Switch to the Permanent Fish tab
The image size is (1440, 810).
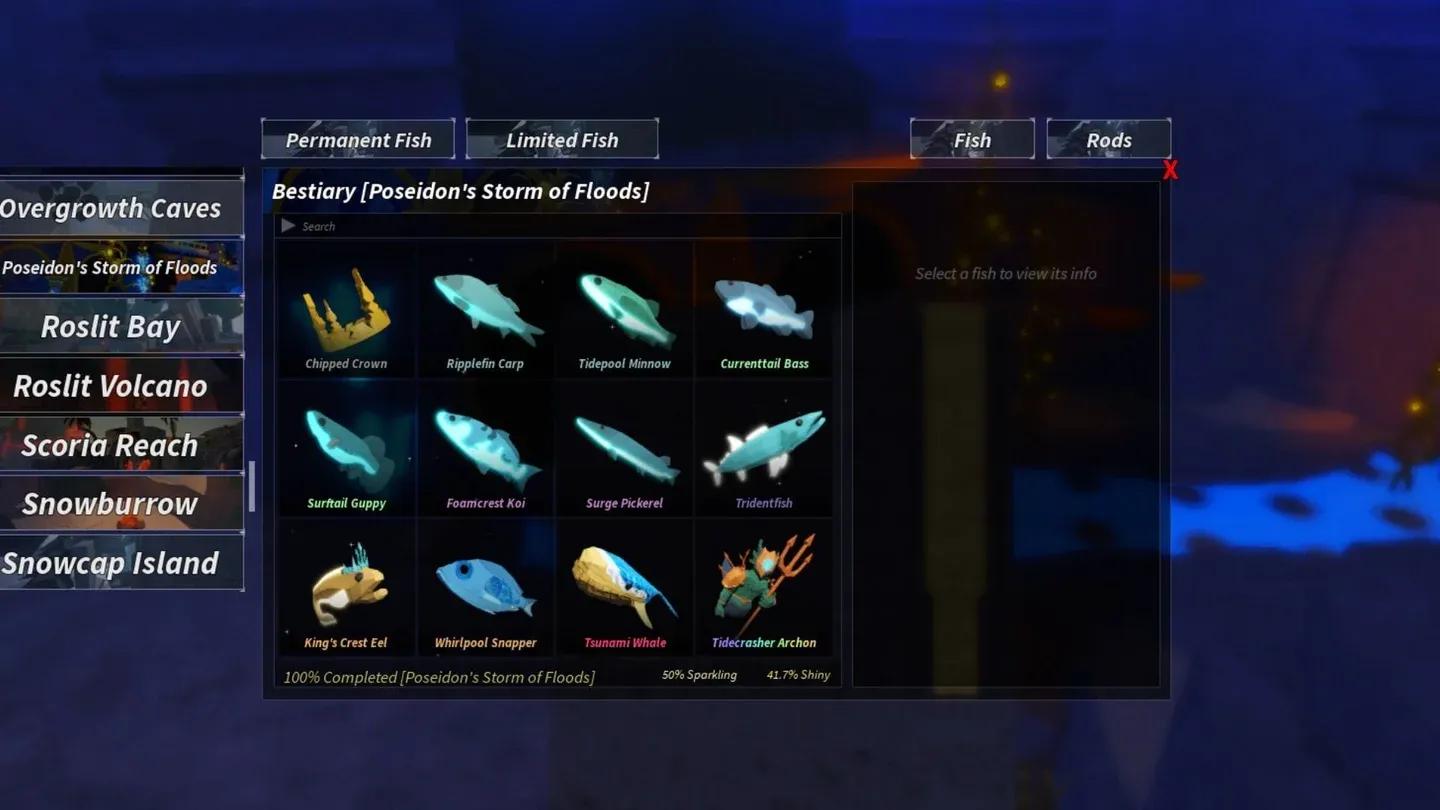[357, 139]
